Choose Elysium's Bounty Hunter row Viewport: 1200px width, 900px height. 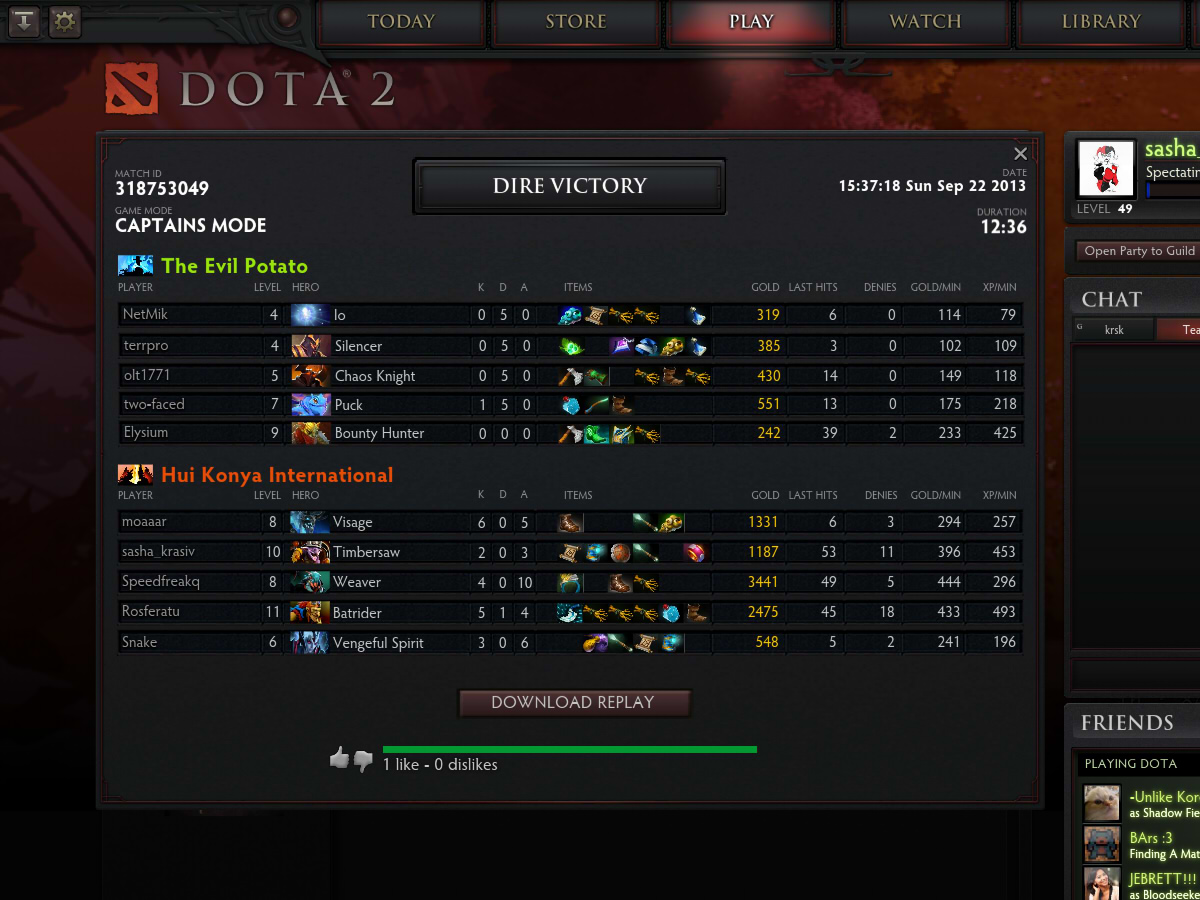(570, 433)
